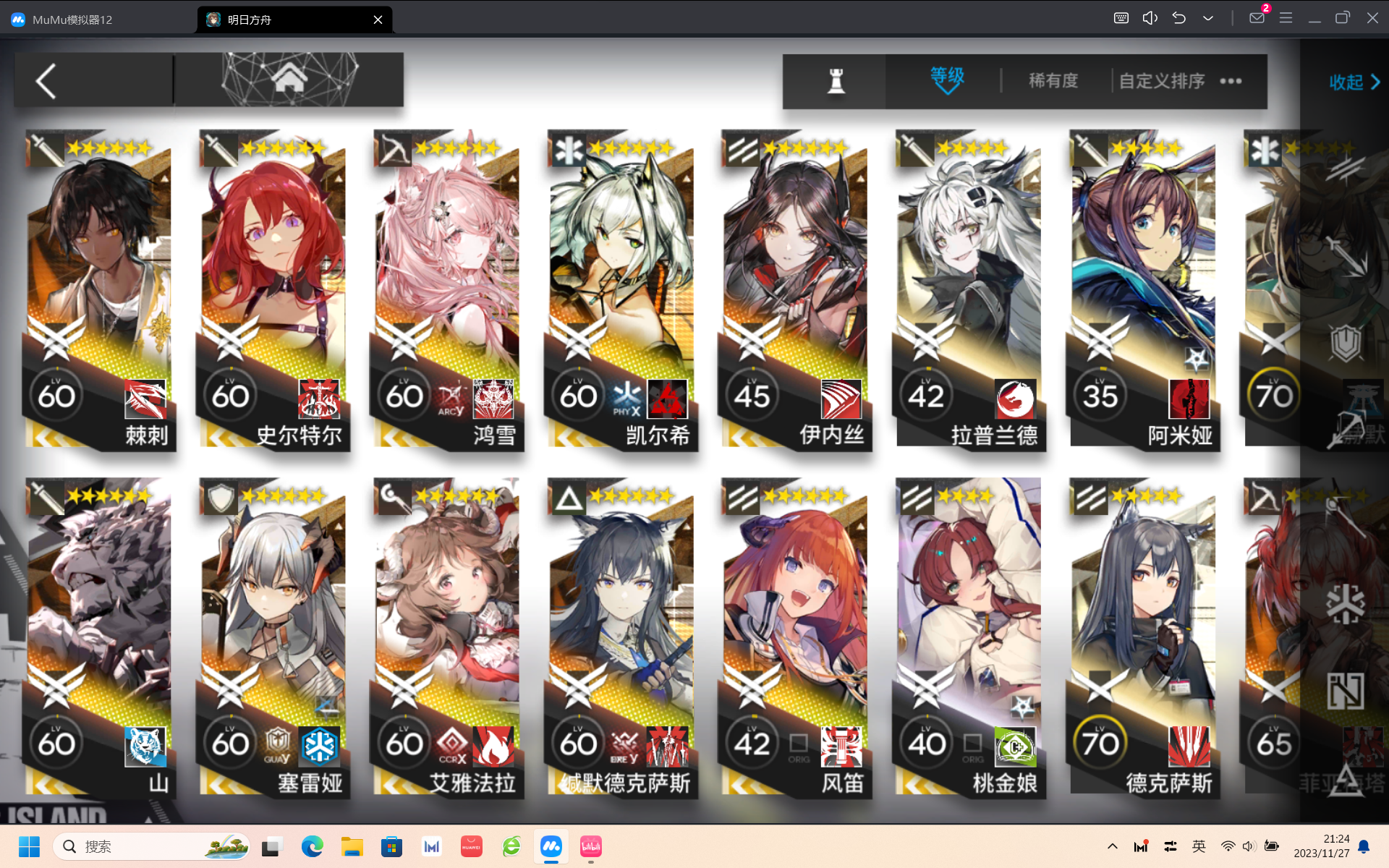Open the ••• extra sorting options
This screenshot has height=868, width=1389.
tap(1231, 81)
